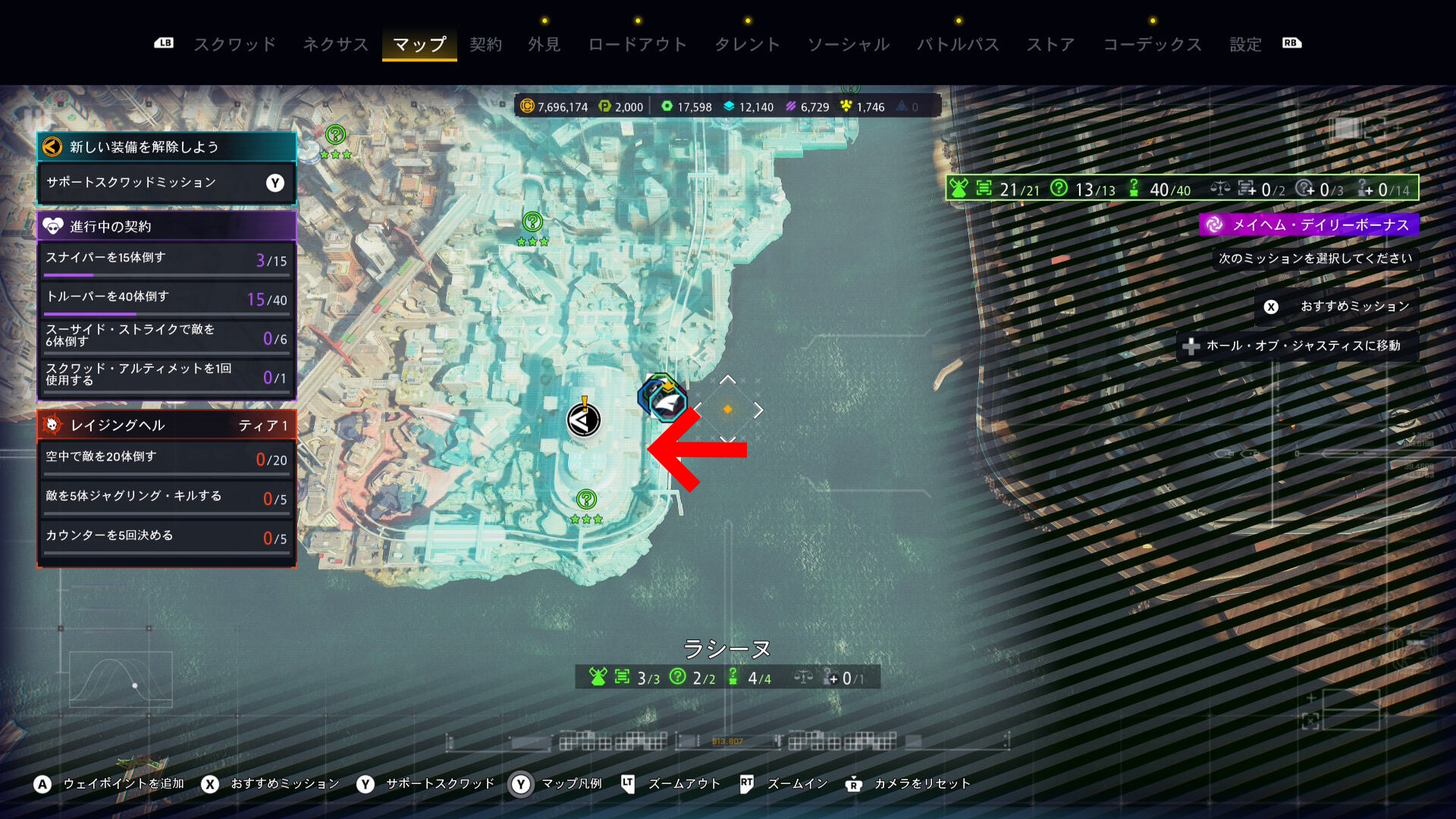Image resolution: width=1456 pixels, height=819 pixels.
Task: Open the 設定 tab
Action: pyautogui.click(x=1245, y=45)
